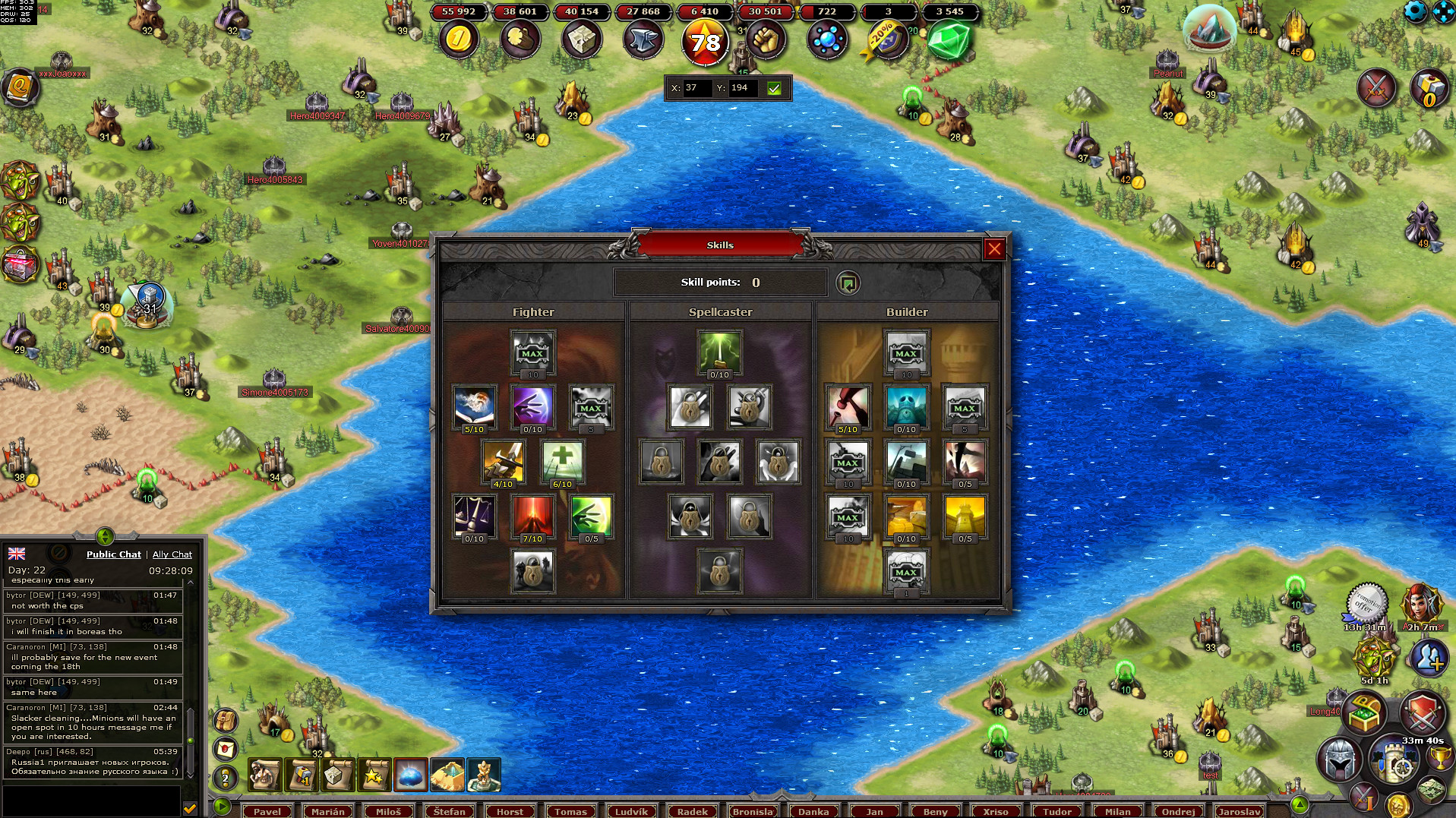Screen dimensions: 1456x818
Task: Expand the chat bar with the green play arrow
Action: coord(221,808)
